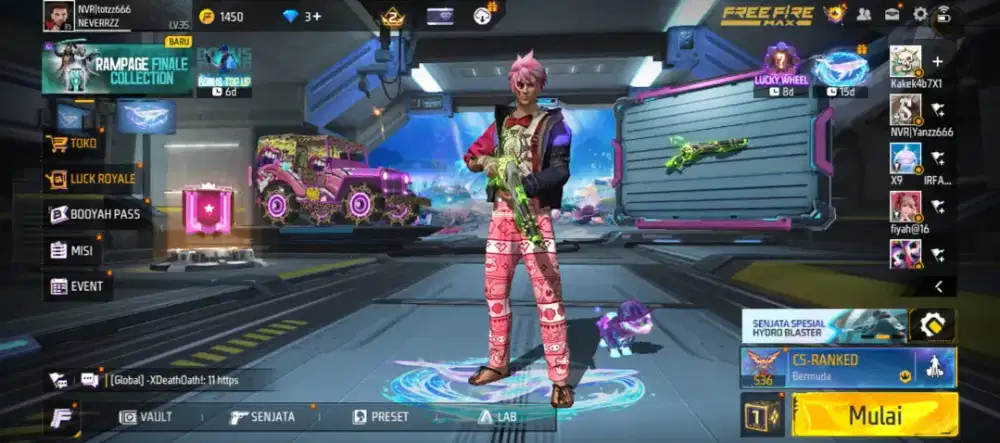Start the match with Mulai button
Screen dimensions: 1000x443
[x=874, y=415]
